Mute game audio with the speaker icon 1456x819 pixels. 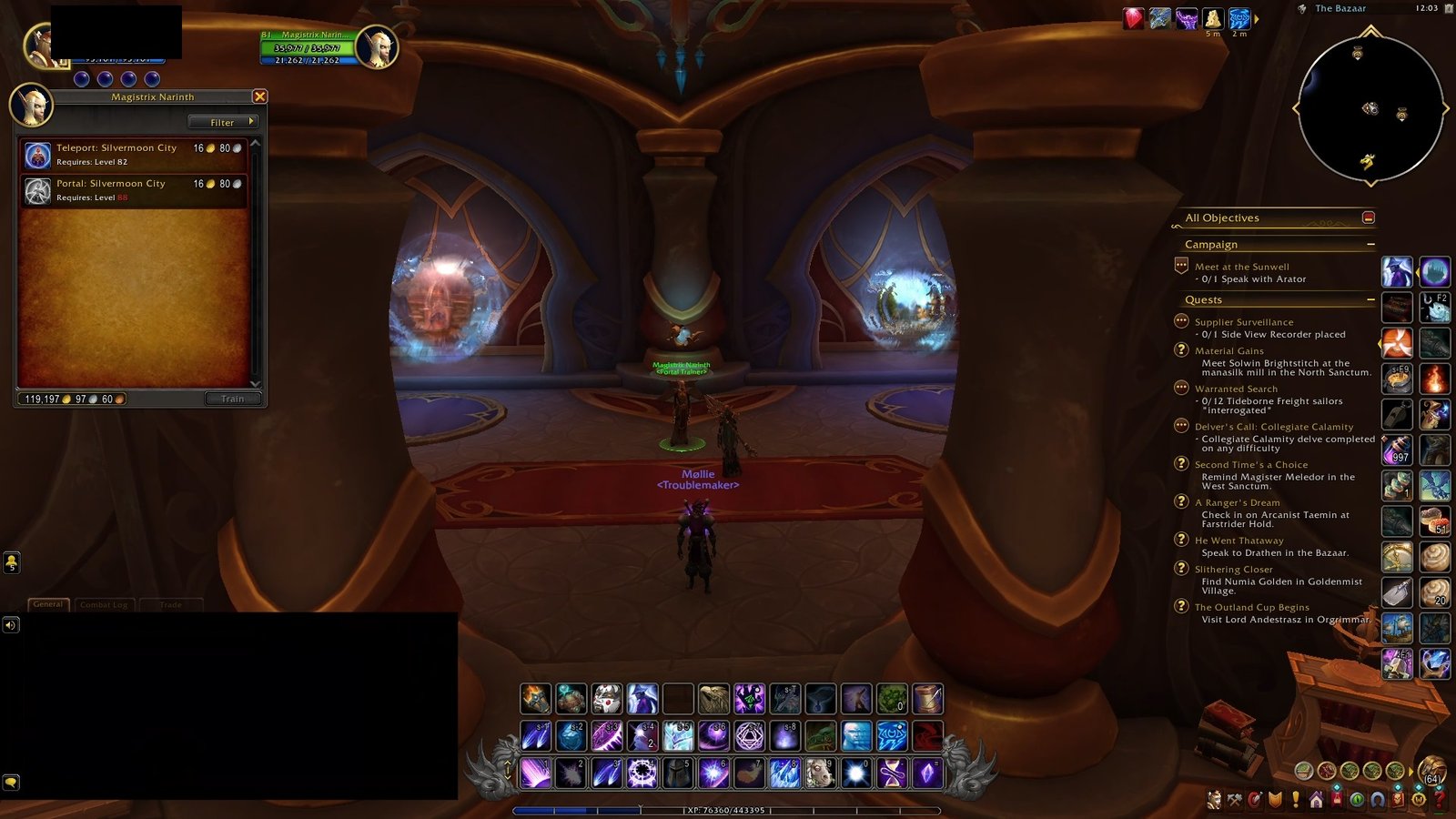(11, 624)
